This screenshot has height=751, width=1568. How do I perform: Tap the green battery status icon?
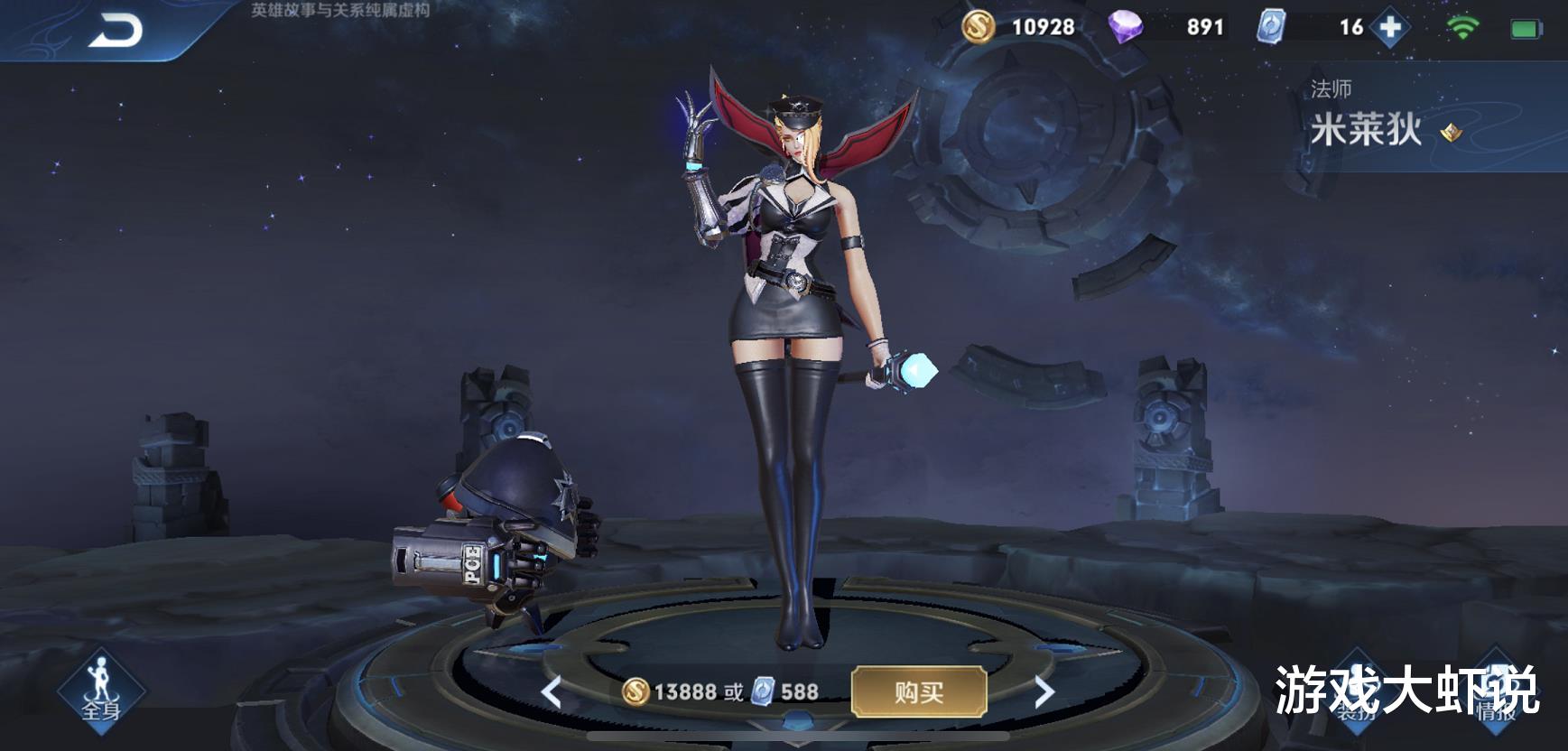coord(1526,28)
